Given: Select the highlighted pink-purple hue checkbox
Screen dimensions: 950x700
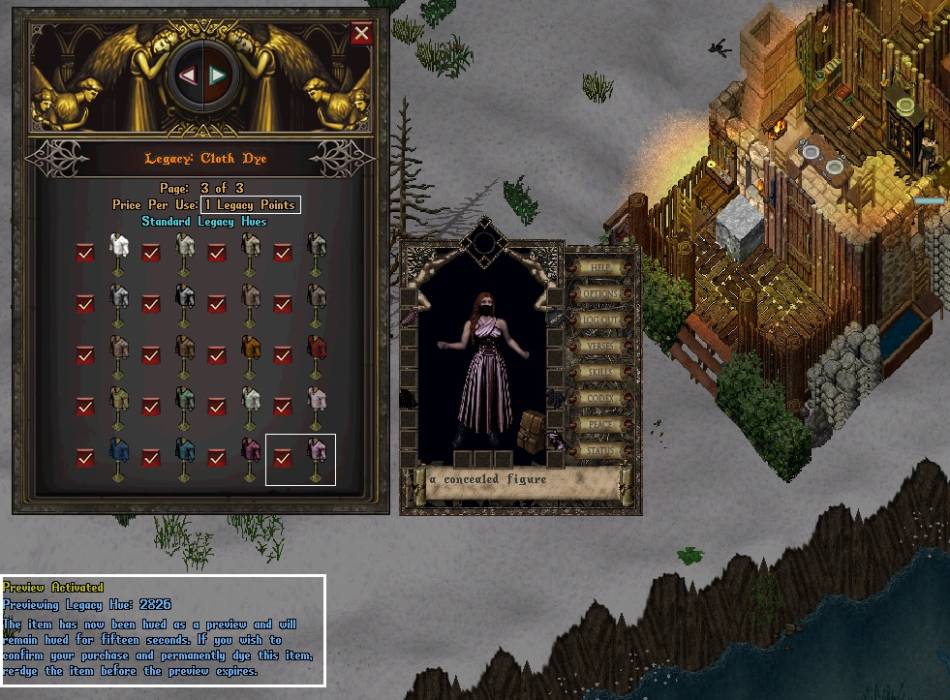Looking at the screenshot, I should point(283,457).
